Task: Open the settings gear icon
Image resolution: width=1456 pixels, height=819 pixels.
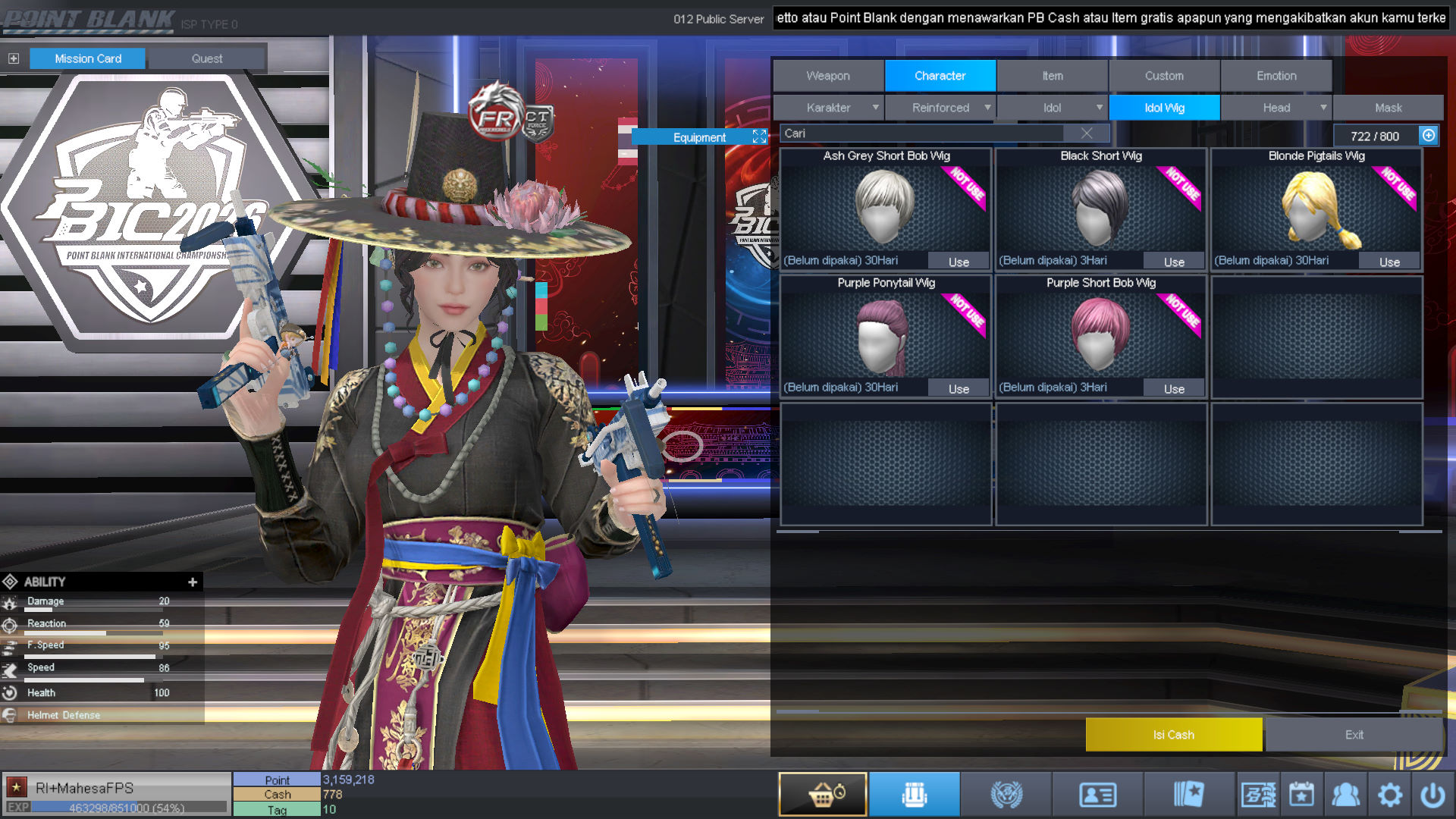Action: (1389, 794)
